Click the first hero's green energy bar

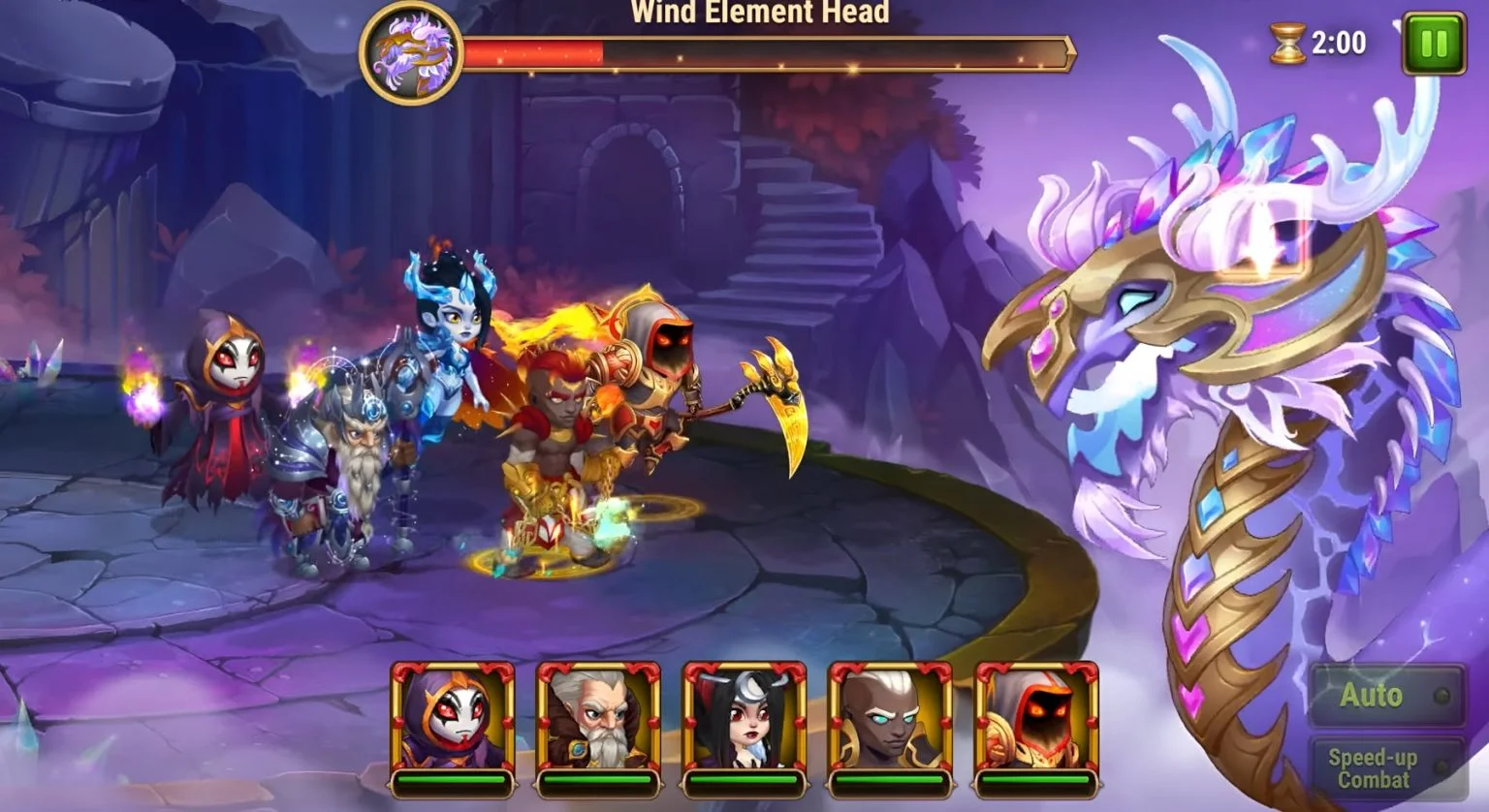tap(455, 783)
